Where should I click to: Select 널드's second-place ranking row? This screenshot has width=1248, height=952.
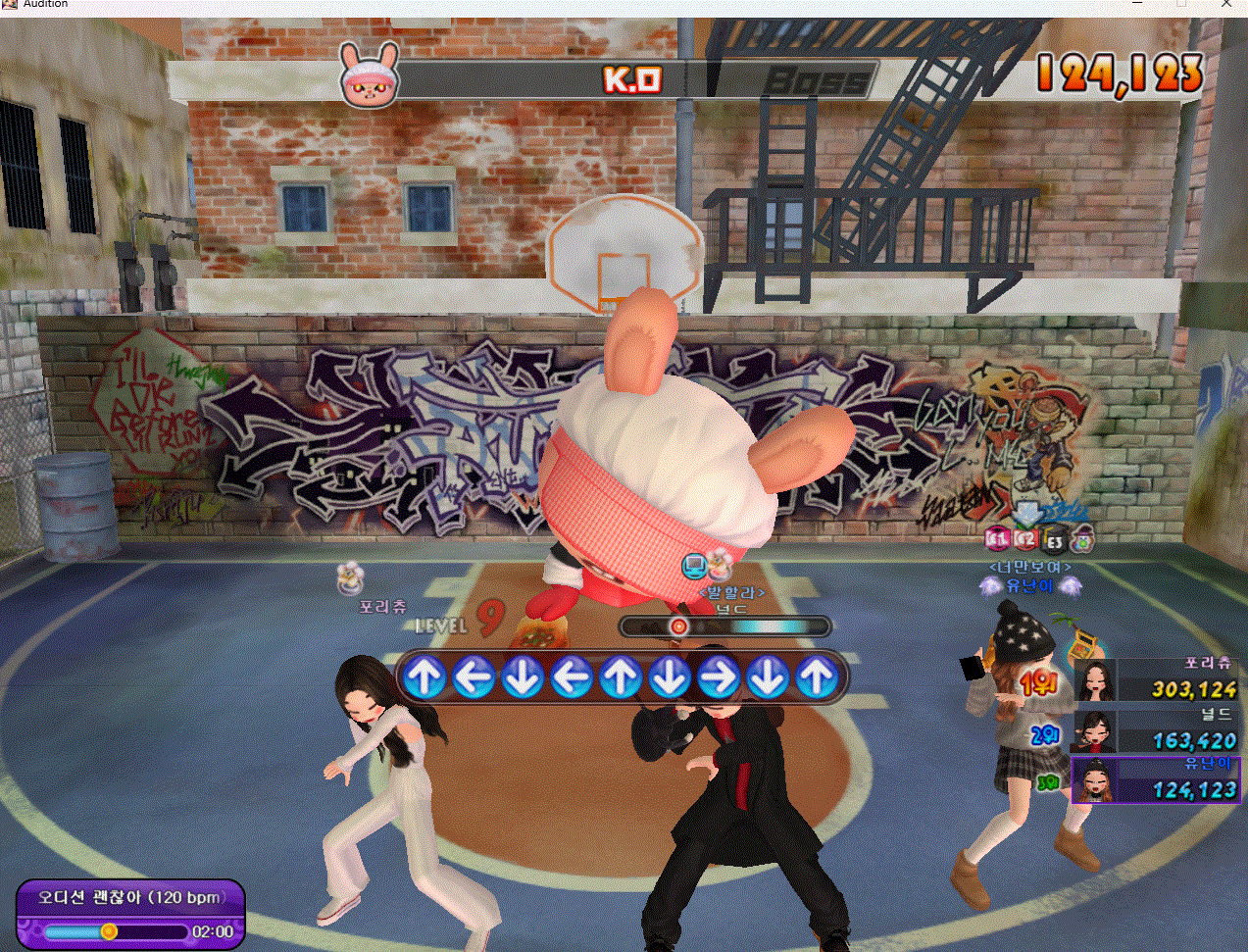(1157, 730)
